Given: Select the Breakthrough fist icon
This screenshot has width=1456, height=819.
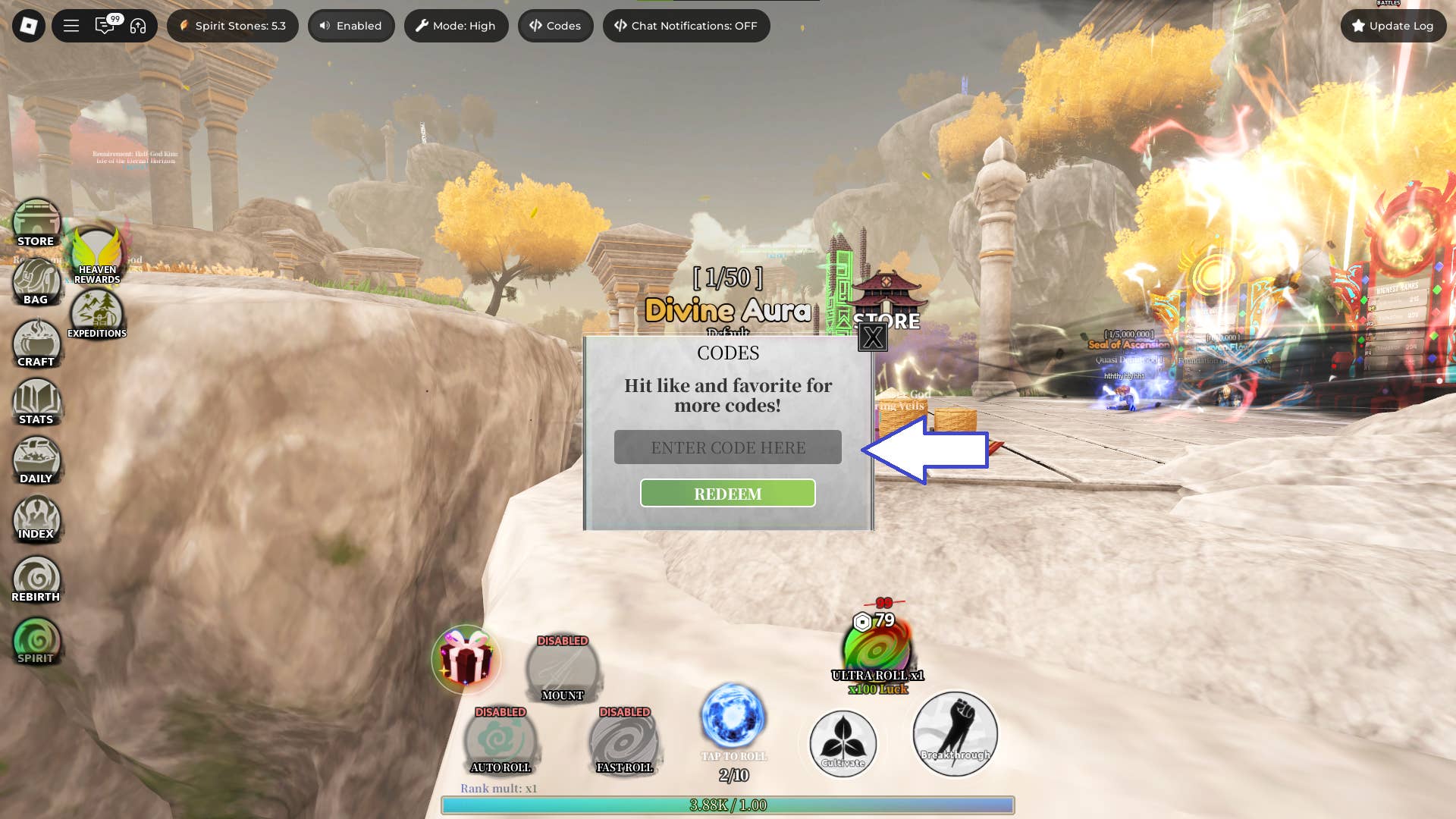Looking at the screenshot, I should pos(954,733).
